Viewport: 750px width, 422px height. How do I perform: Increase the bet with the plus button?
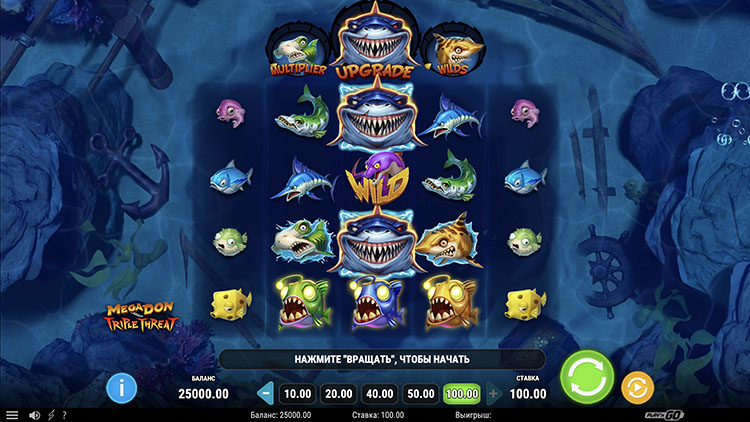tap(494, 393)
